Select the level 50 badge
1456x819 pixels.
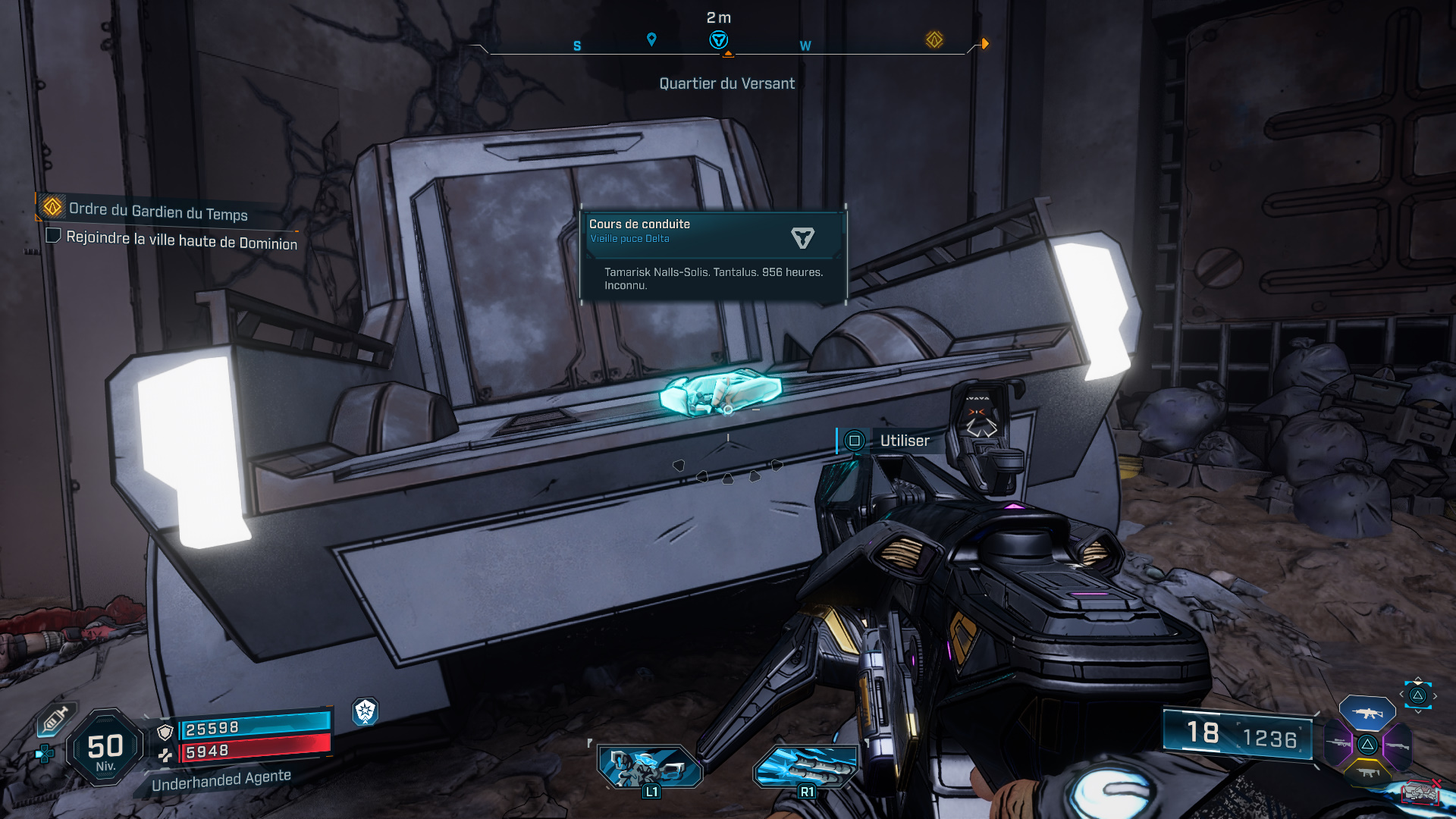(x=105, y=748)
